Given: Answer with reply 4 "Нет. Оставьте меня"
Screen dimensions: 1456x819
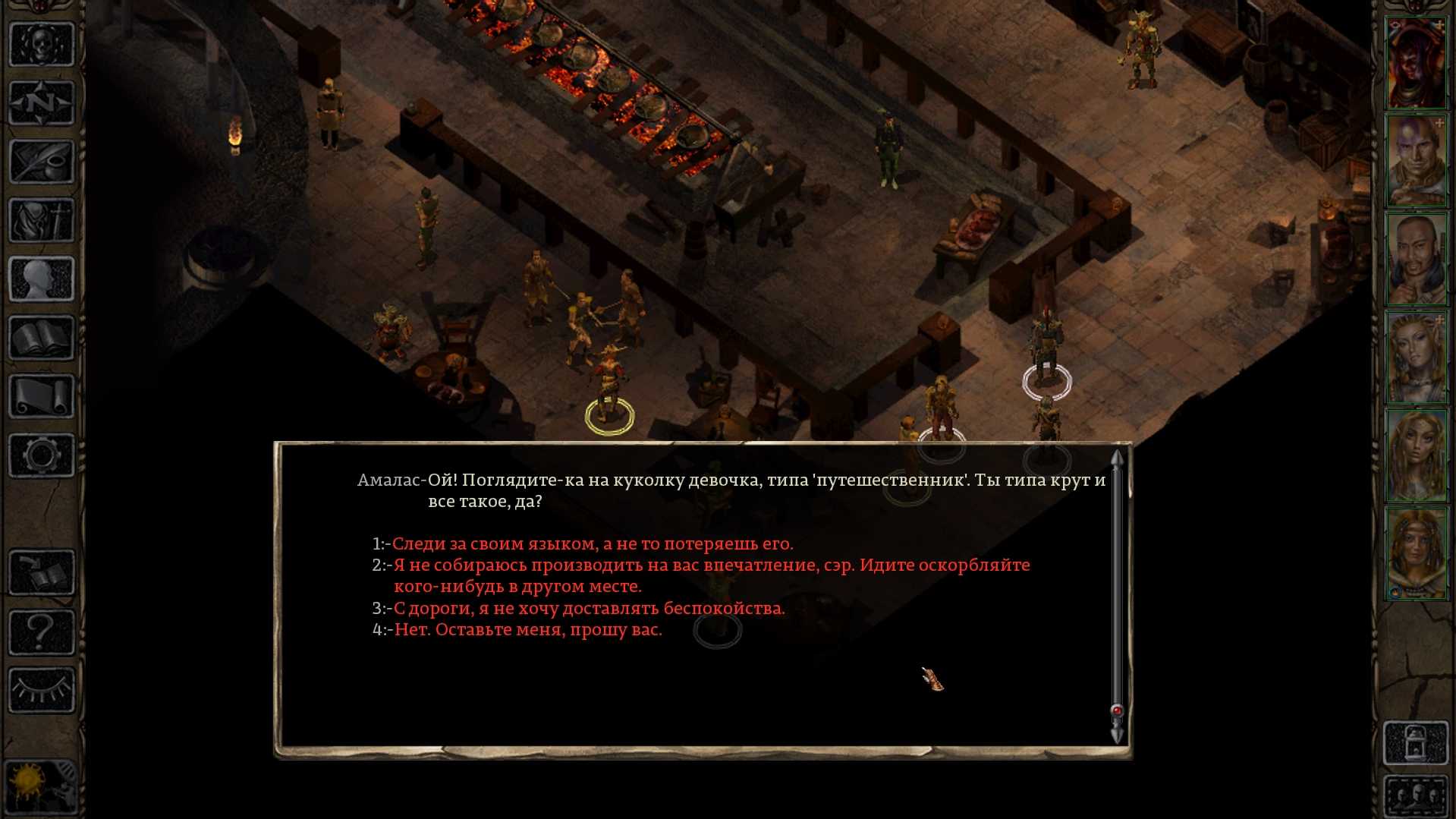Looking at the screenshot, I should click(x=528, y=630).
